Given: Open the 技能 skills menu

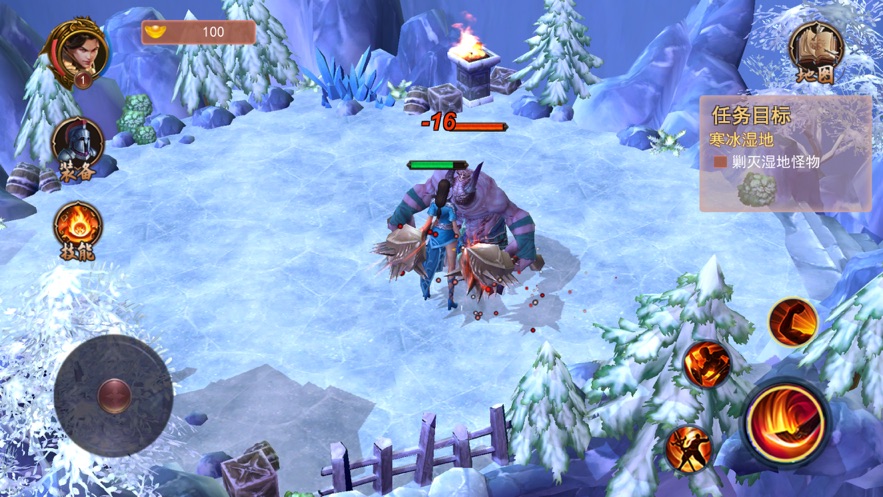Looking at the screenshot, I should click(77, 227).
